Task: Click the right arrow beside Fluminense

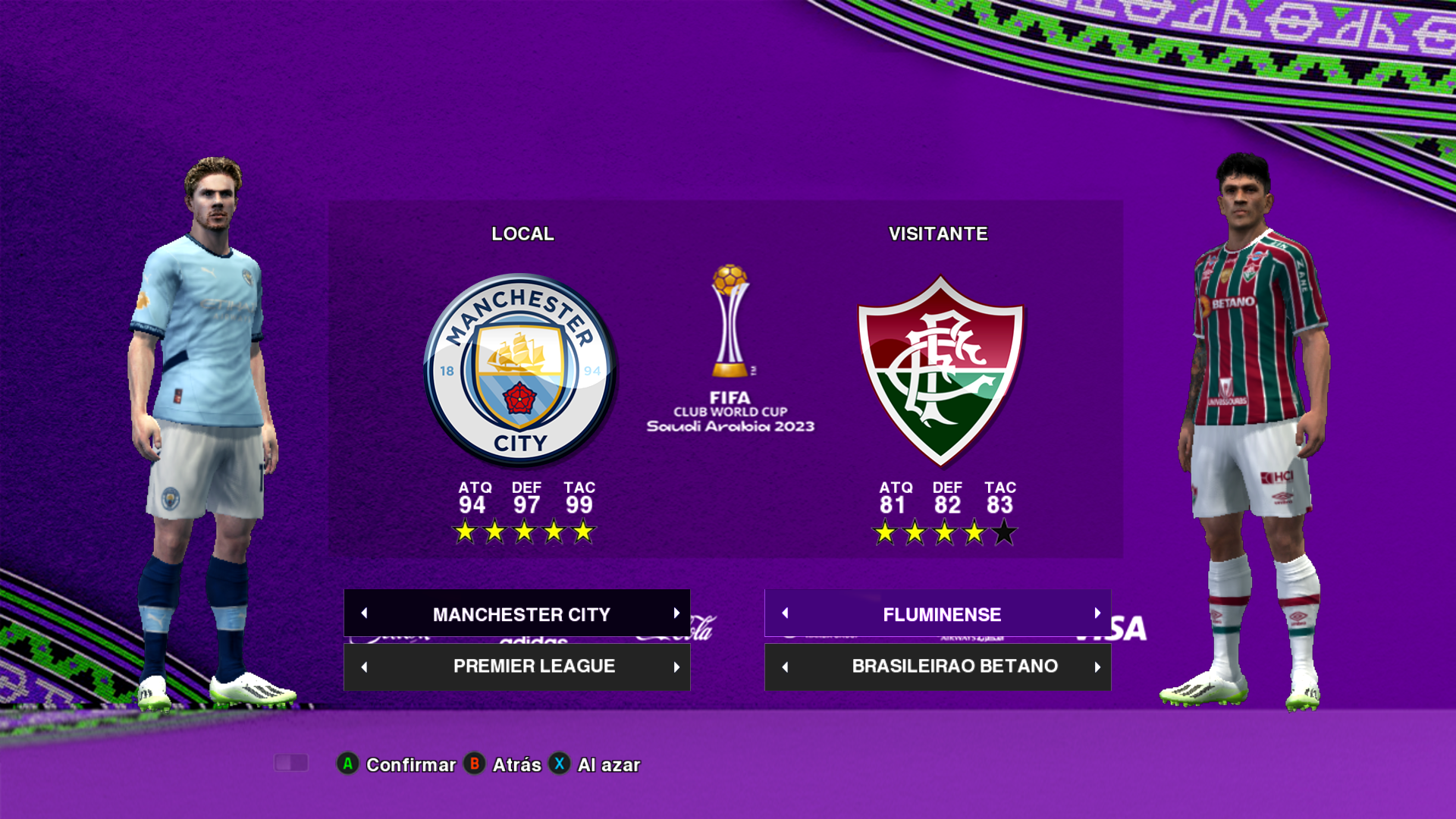Action: (1097, 613)
